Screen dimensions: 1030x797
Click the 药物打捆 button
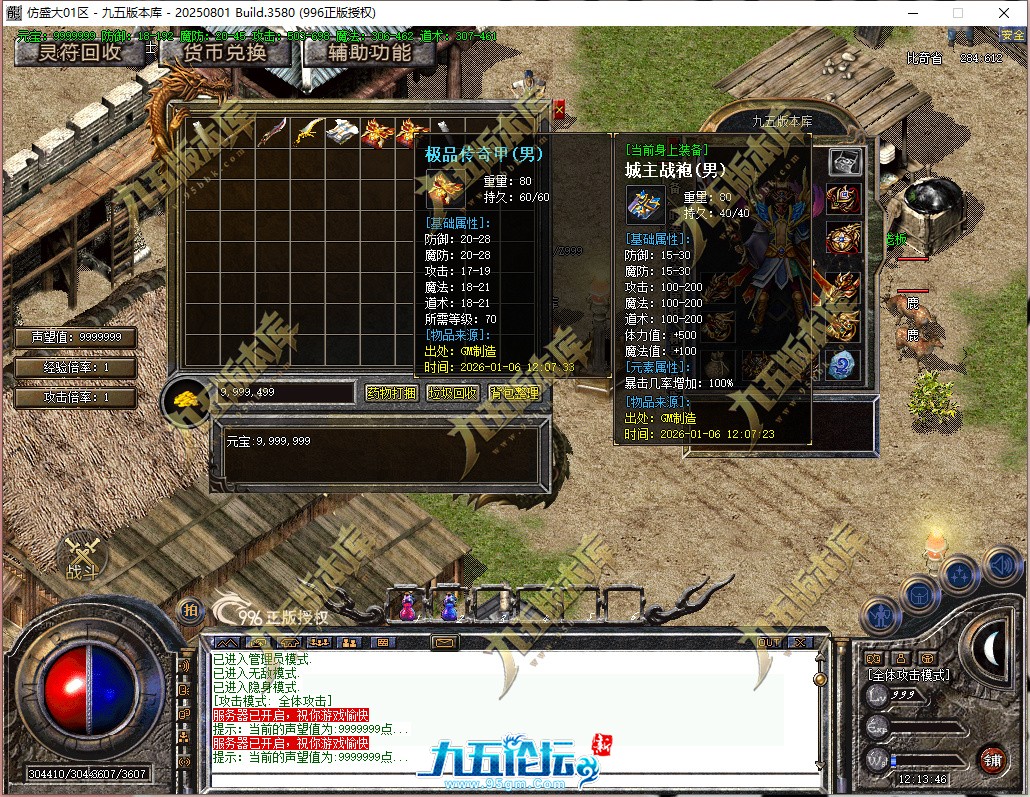pos(391,393)
